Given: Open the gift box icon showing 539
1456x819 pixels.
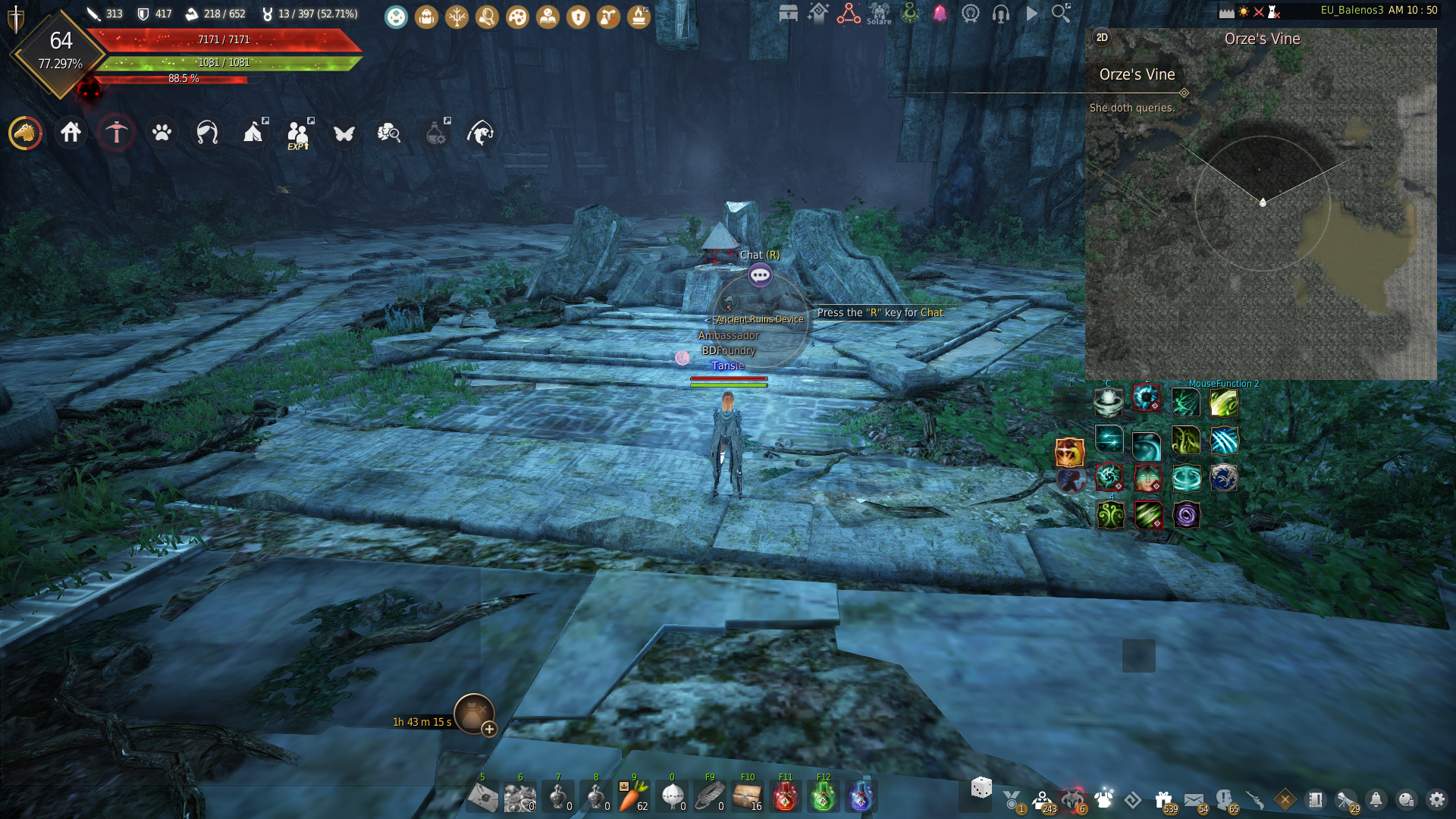Looking at the screenshot, I should [x=1163, y=798].
